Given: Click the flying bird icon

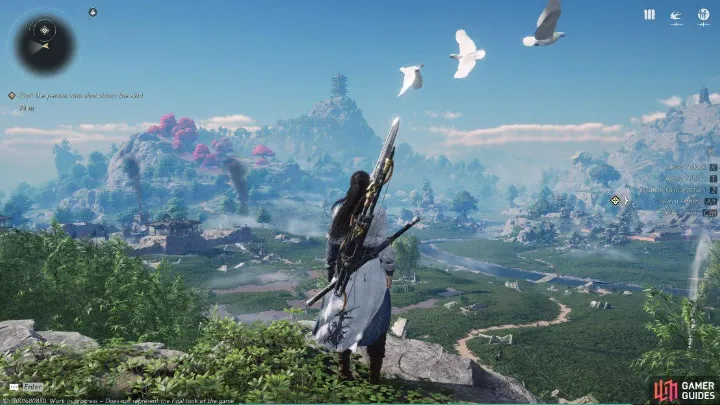Looking at the screenshot, I should tap(676, 15).
